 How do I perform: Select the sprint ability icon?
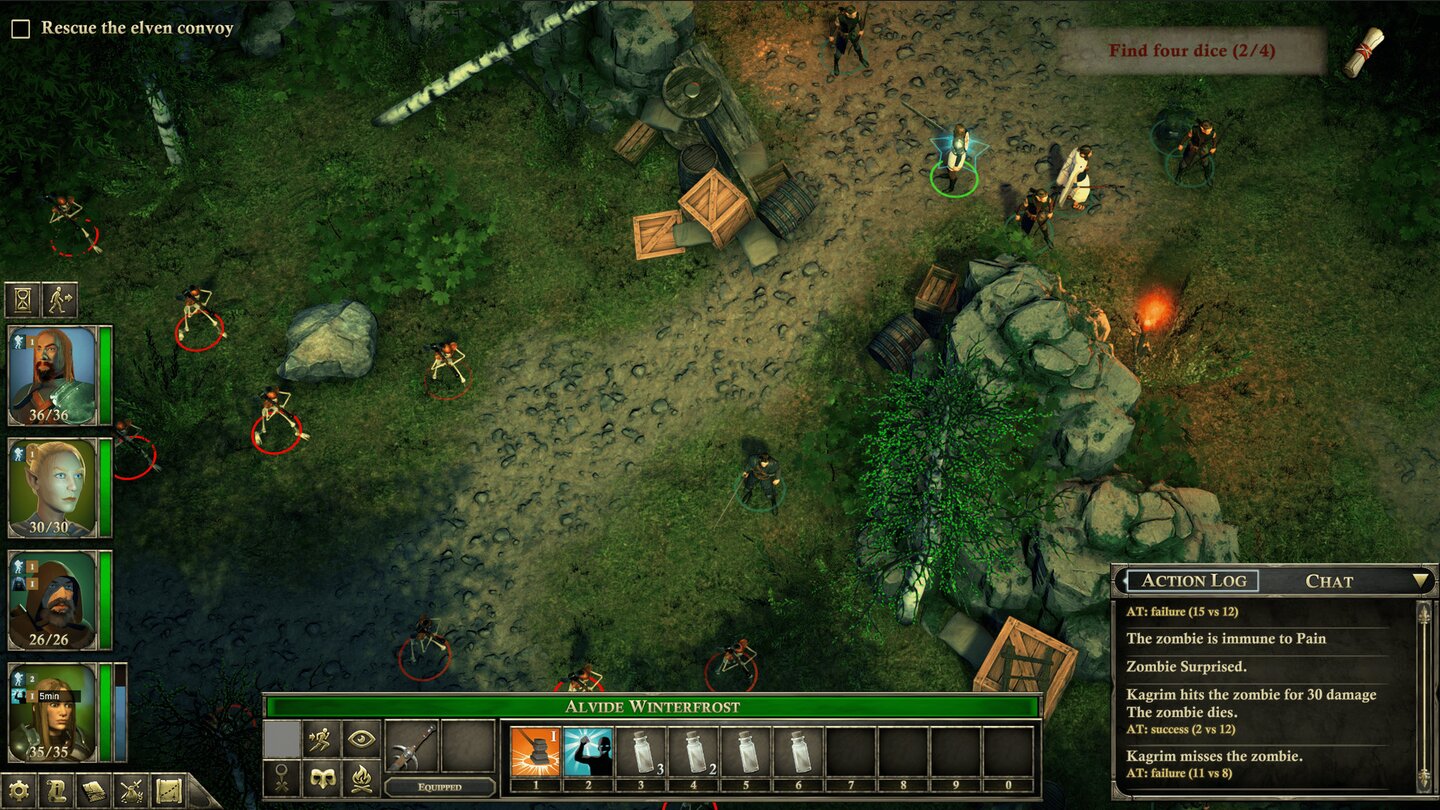pos(319,737)
